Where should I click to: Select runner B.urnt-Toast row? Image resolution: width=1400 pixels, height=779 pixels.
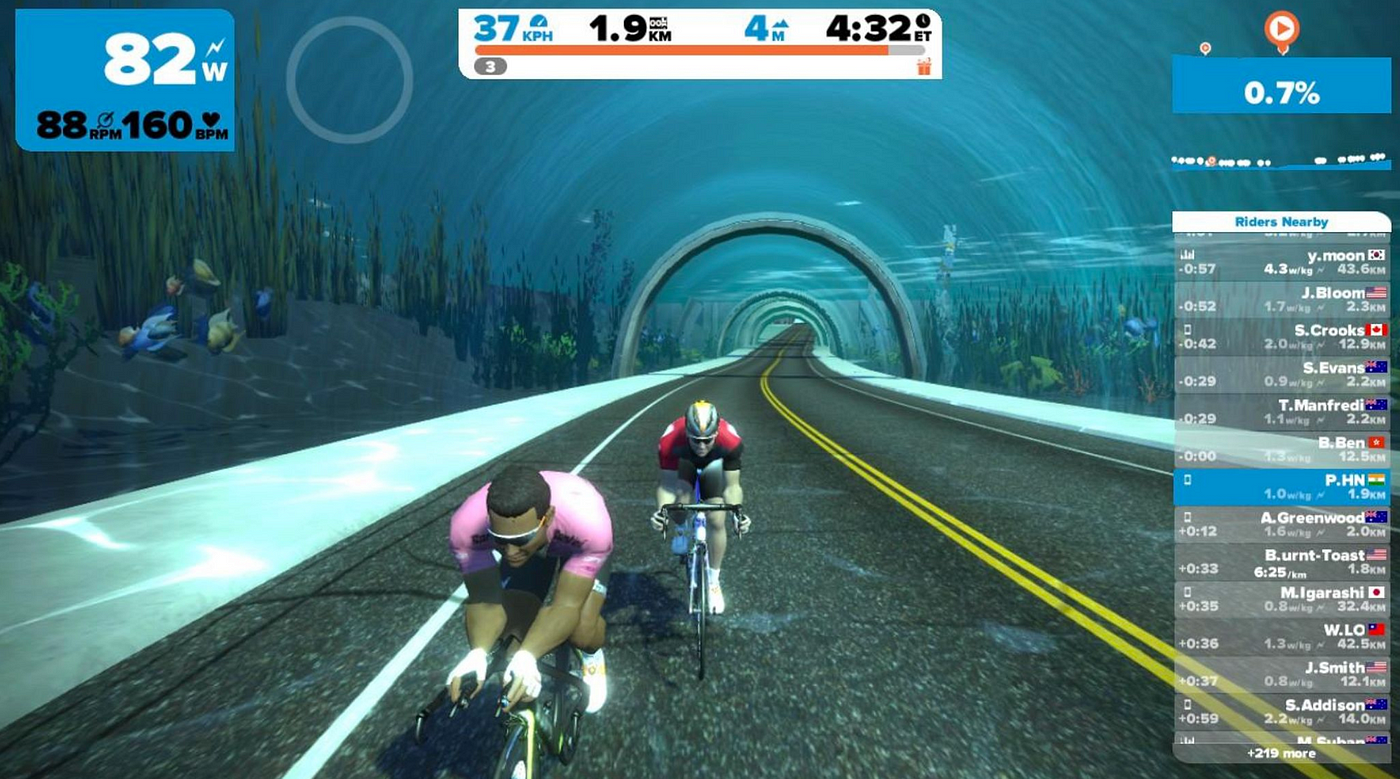click(1281, 562)
